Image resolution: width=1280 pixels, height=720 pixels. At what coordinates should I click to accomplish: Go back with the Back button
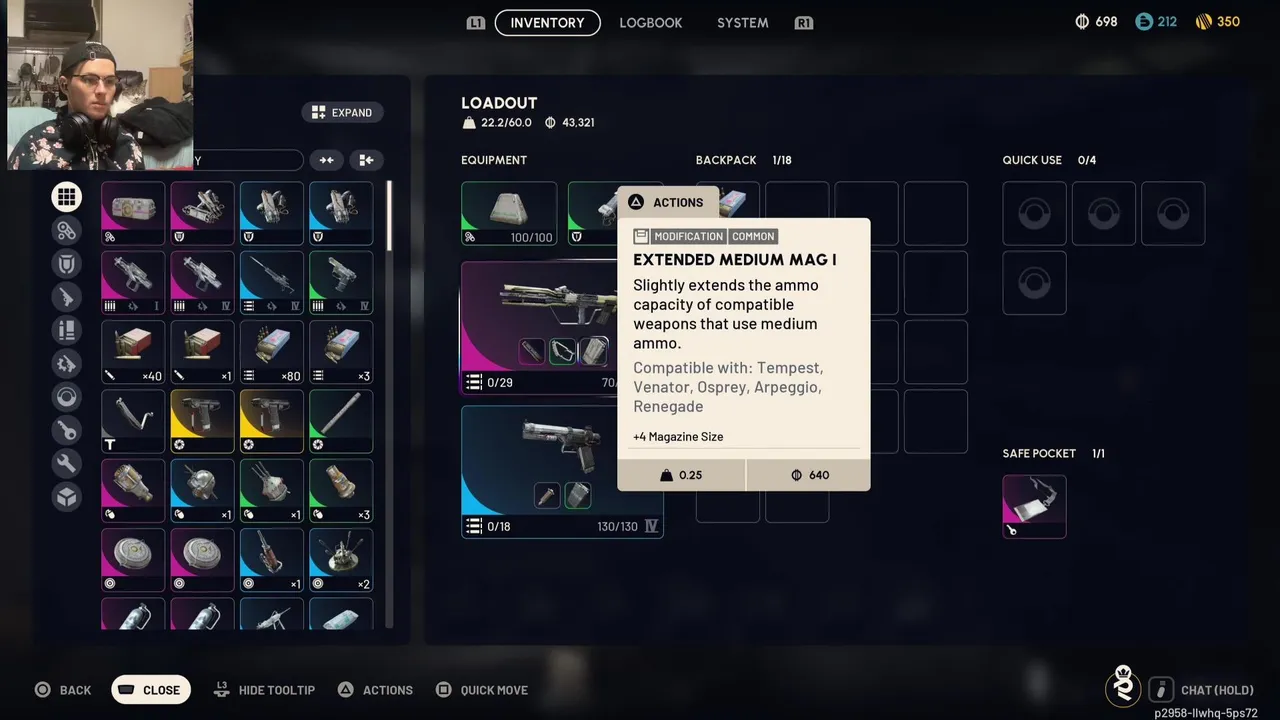click(x=64, y=690)
